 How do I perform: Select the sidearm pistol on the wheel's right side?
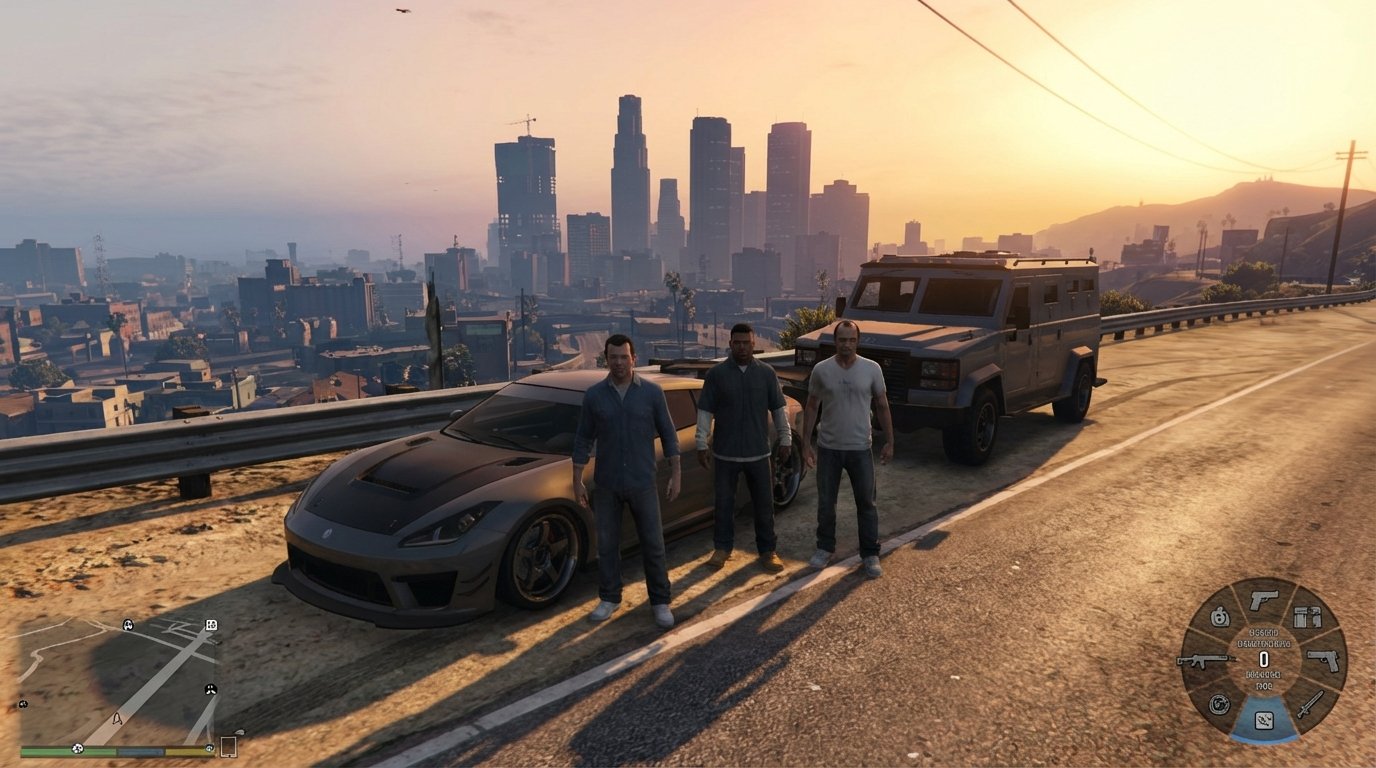[x=1323, y=660]
